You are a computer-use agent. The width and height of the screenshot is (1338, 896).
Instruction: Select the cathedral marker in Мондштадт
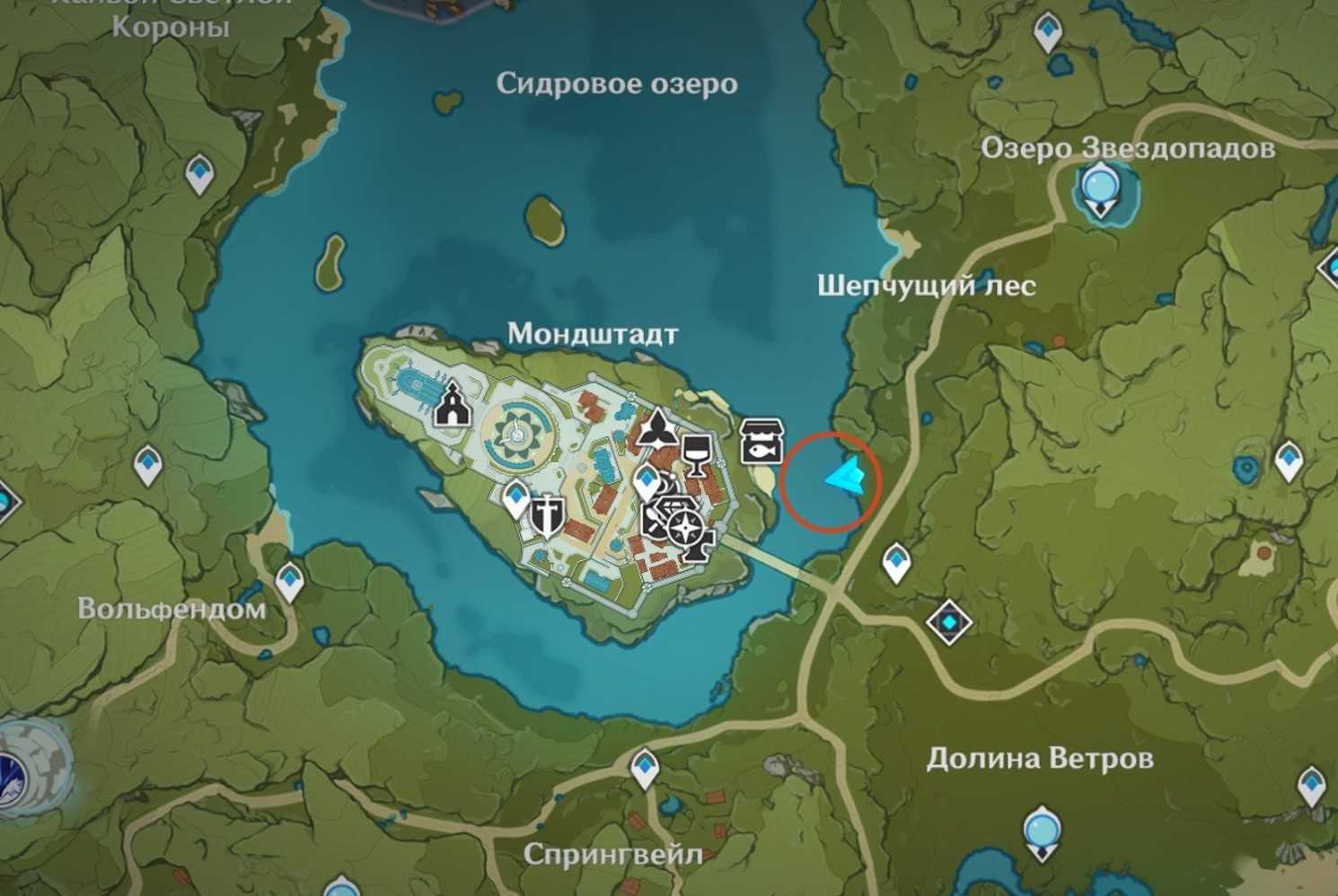pos(452,405)
